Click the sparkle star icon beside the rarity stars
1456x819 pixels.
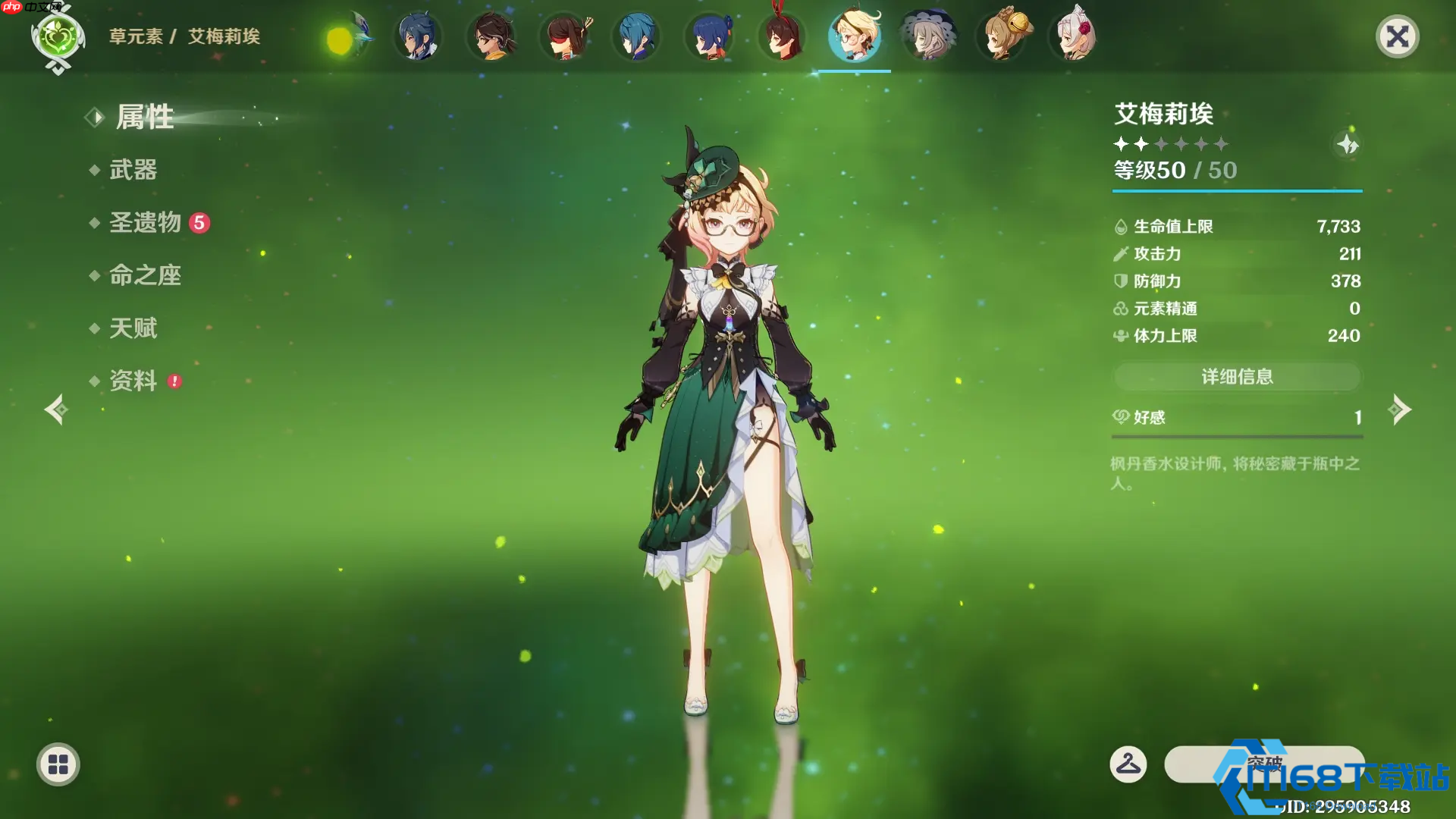[1348, 144]
